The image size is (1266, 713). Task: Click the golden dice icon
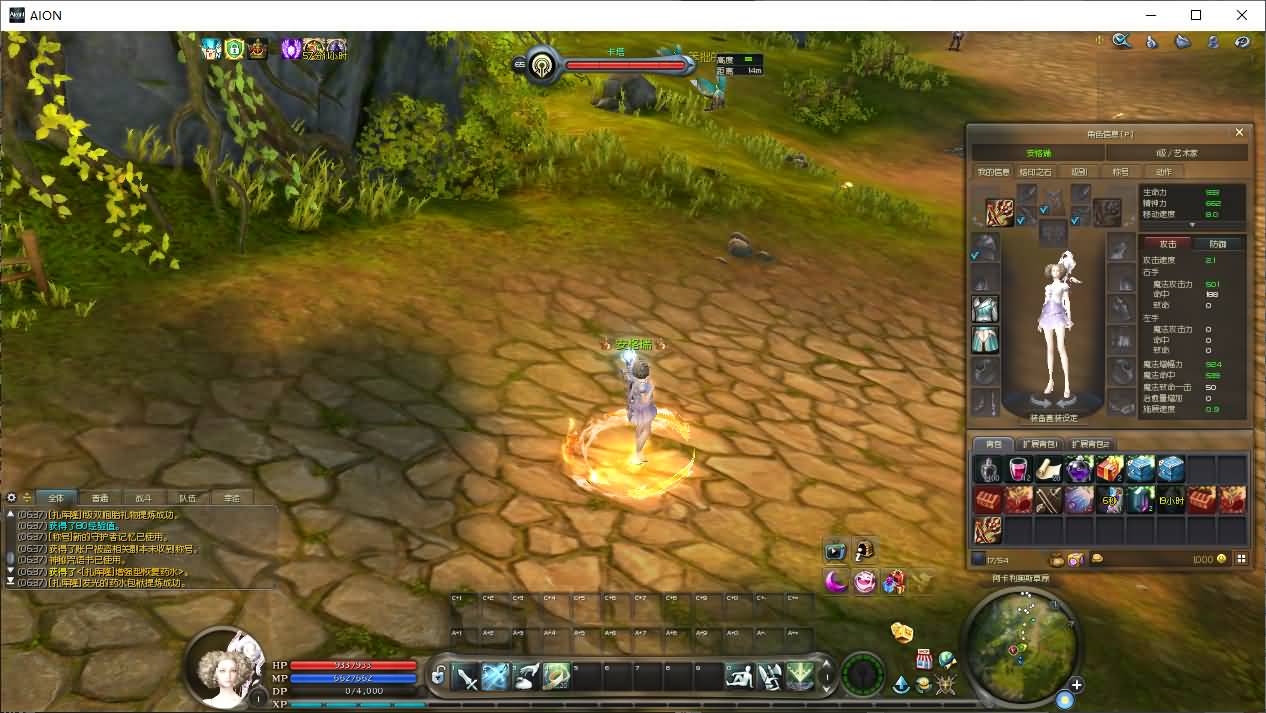902,632
